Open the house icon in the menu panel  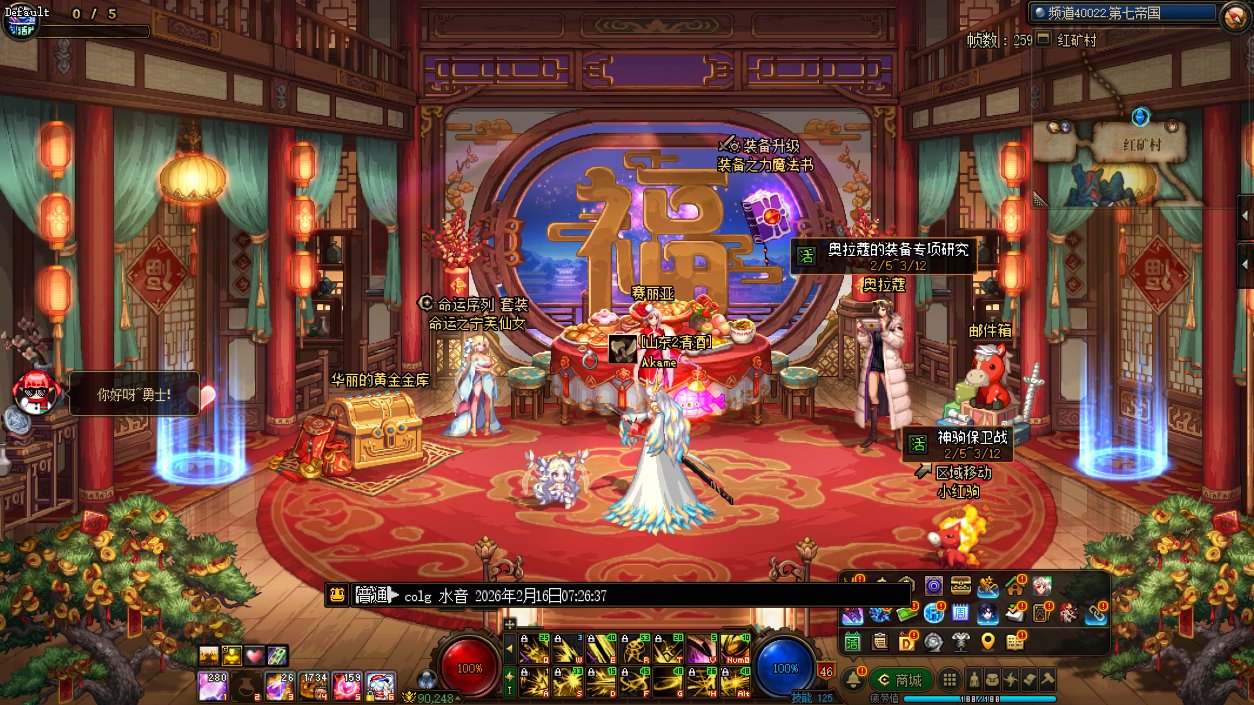point(1015,586)
